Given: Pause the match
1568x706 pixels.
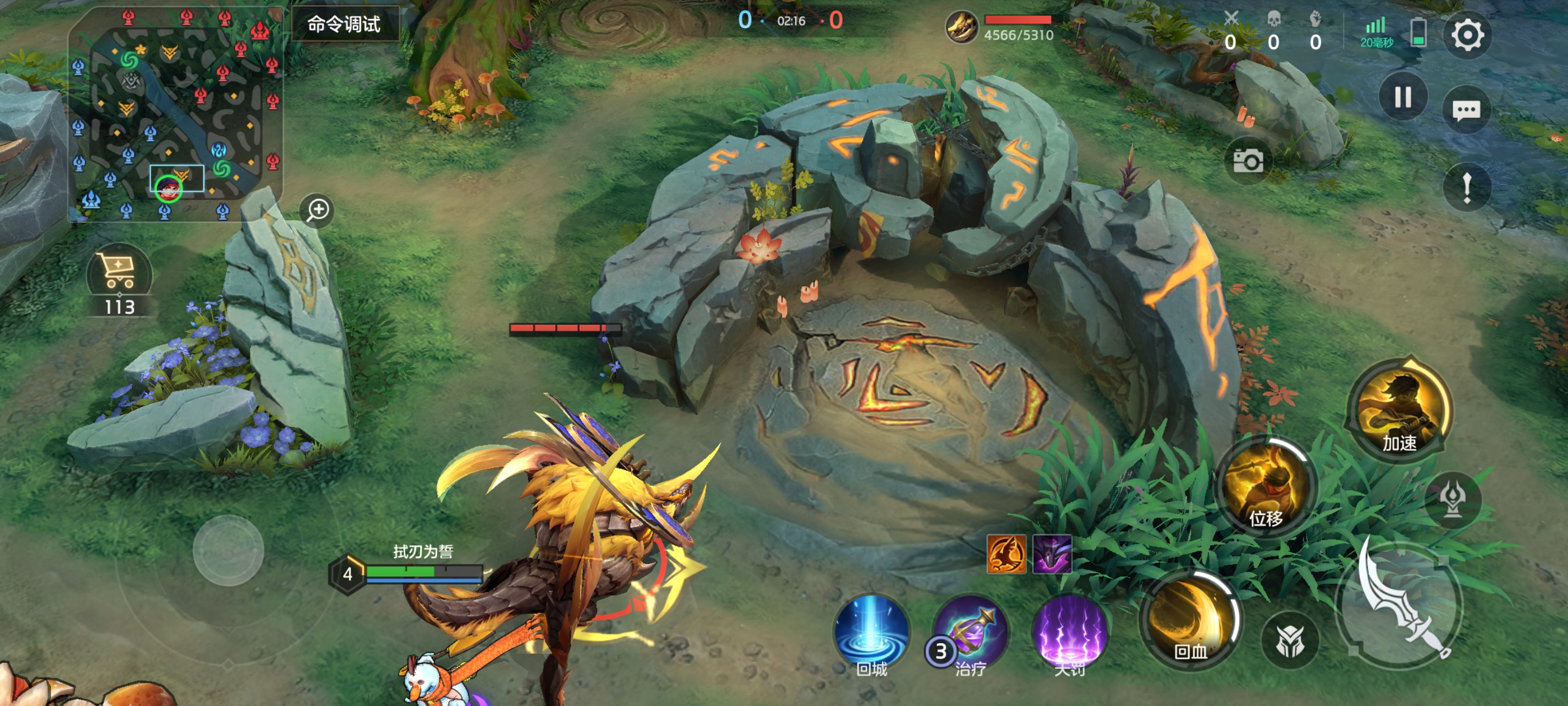Looking at the screenshot, I should [1402, 97].
